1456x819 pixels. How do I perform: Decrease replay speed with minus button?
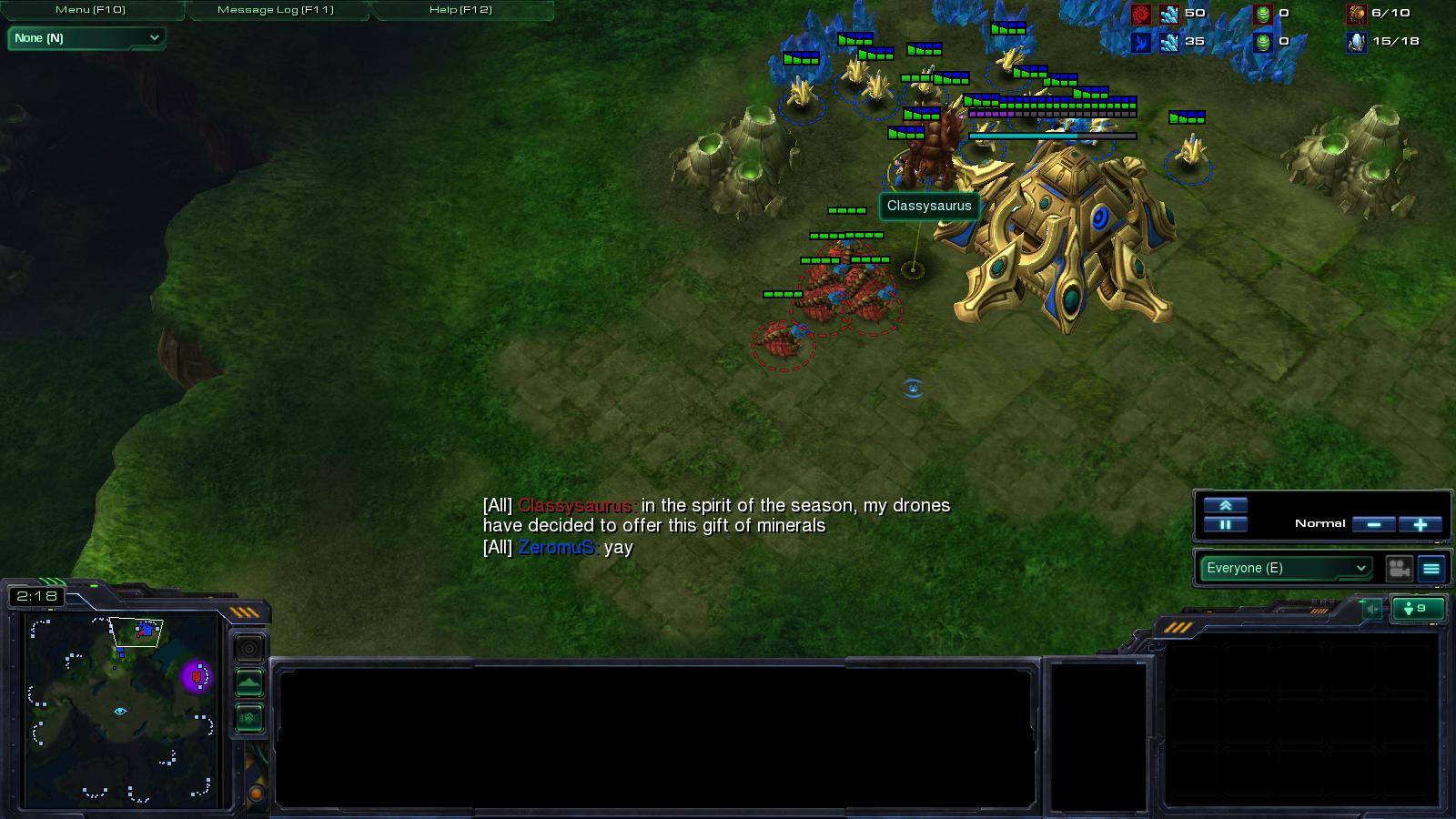pos(1374,524)
